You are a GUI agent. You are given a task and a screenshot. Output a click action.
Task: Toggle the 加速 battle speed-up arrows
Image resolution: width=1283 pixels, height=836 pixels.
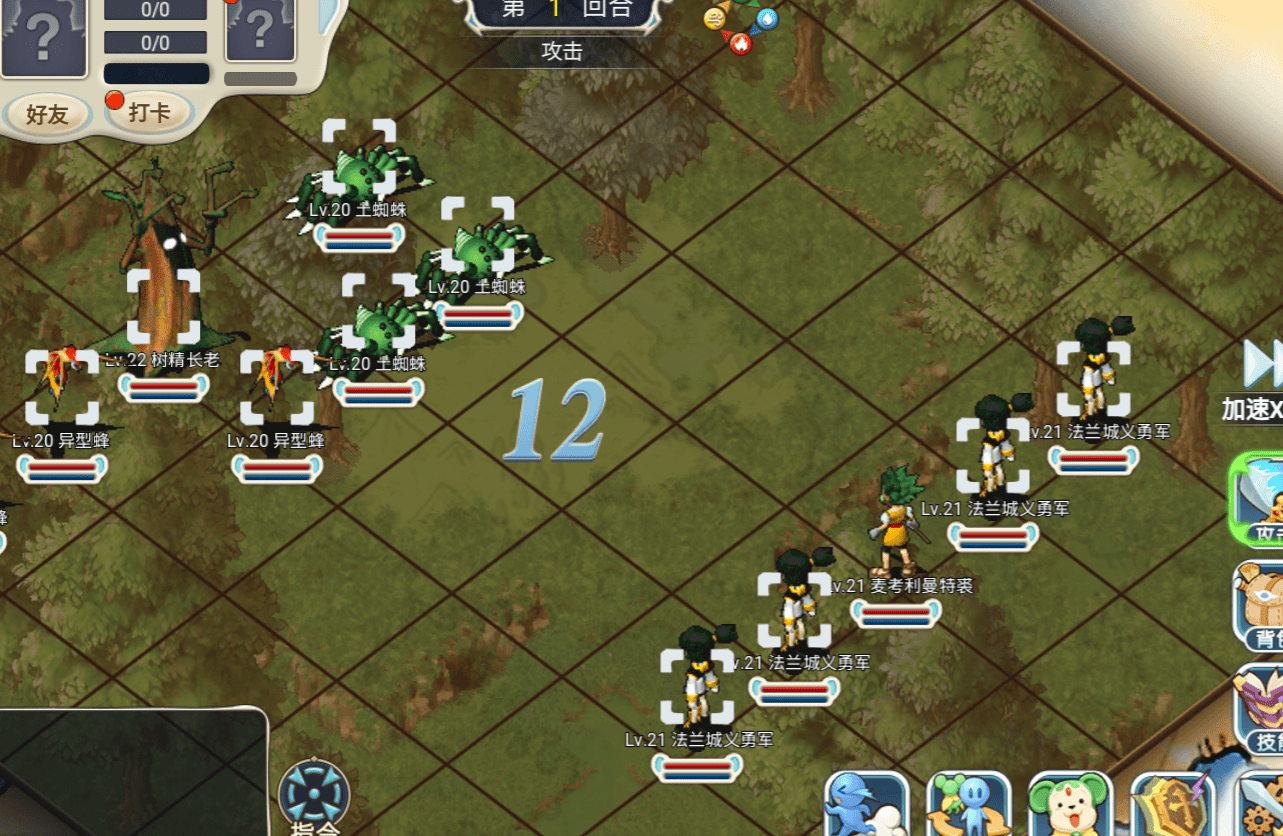pyautogui.click(x=1262, y=364)
